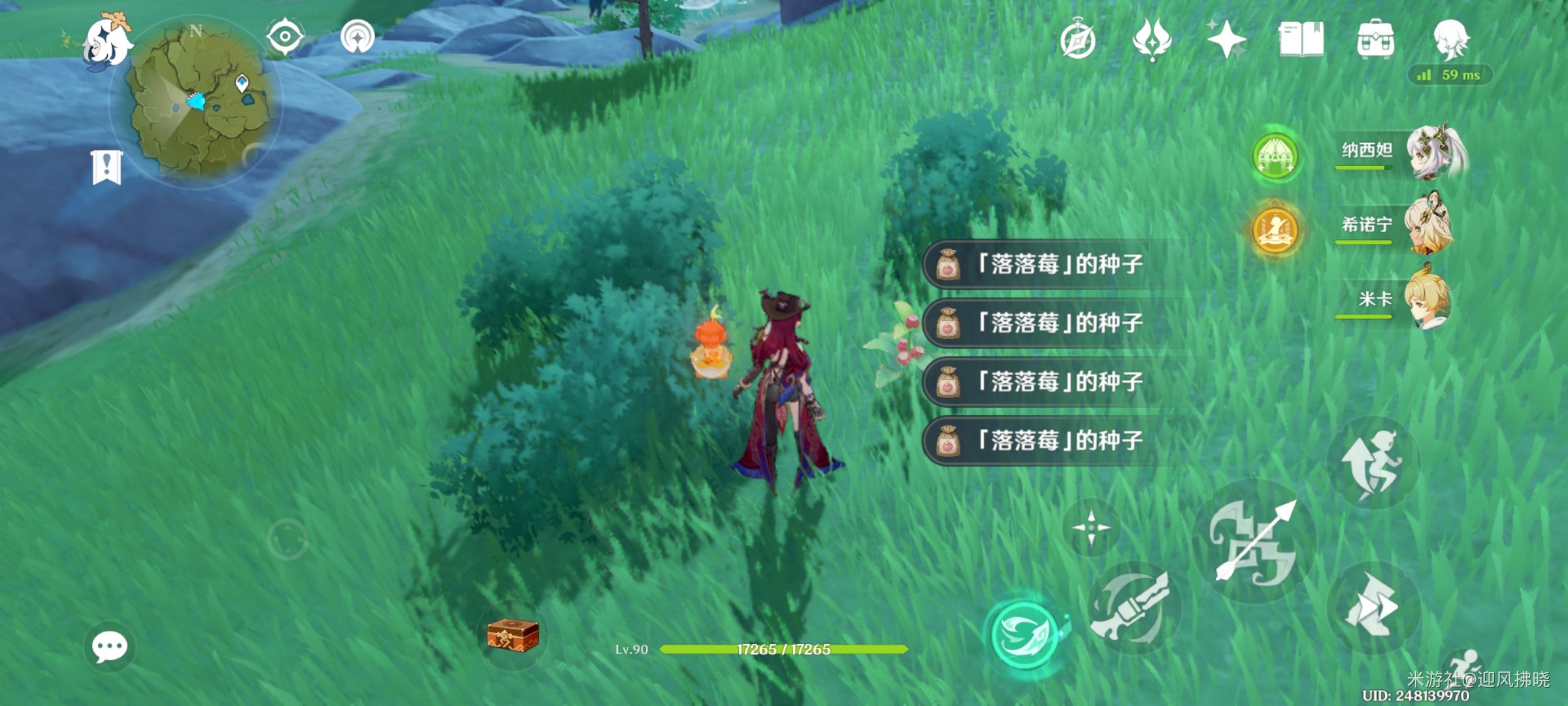Image resolution: width=1568 pixels, height=706 pixels.
Task: Open the quest banner with exclamation mark
Action: coord(106,167)
